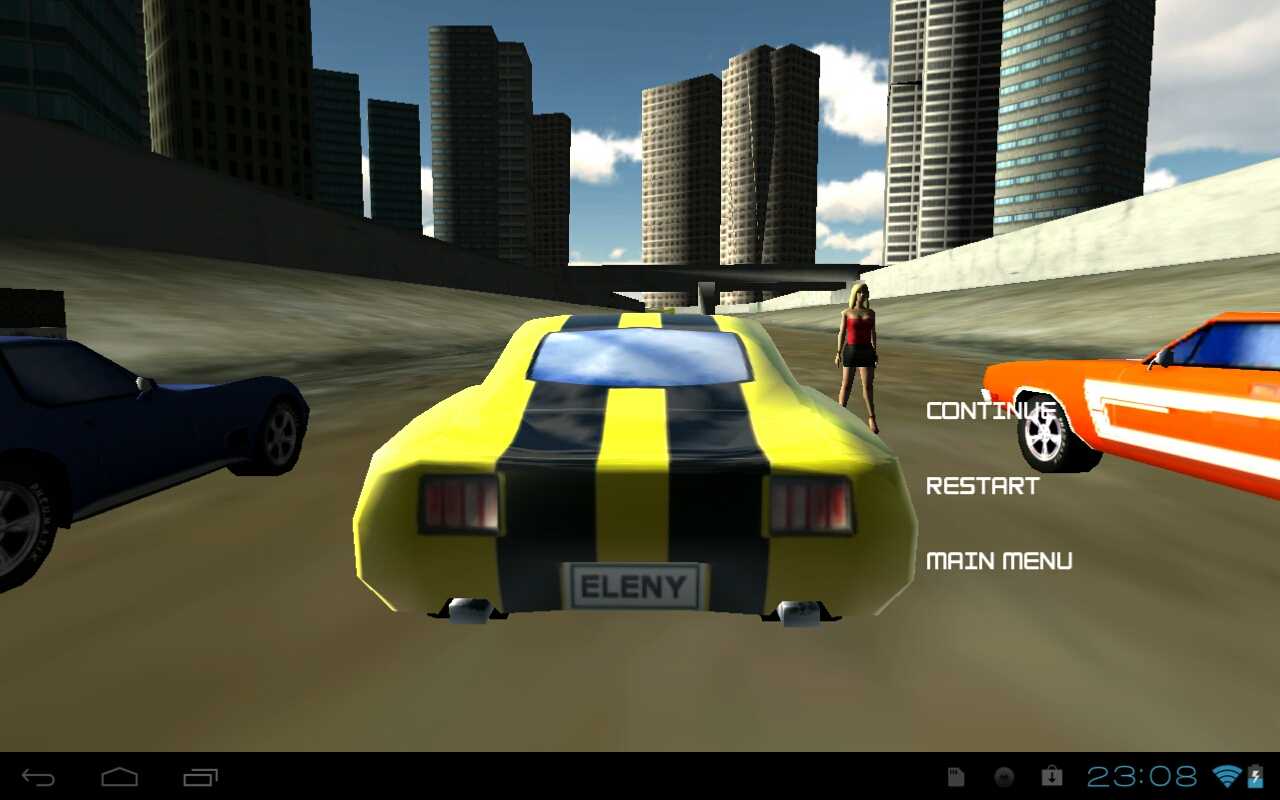Go to the Android home screen
Viewport: 1280px width, 800px height.
coord(119,777)
